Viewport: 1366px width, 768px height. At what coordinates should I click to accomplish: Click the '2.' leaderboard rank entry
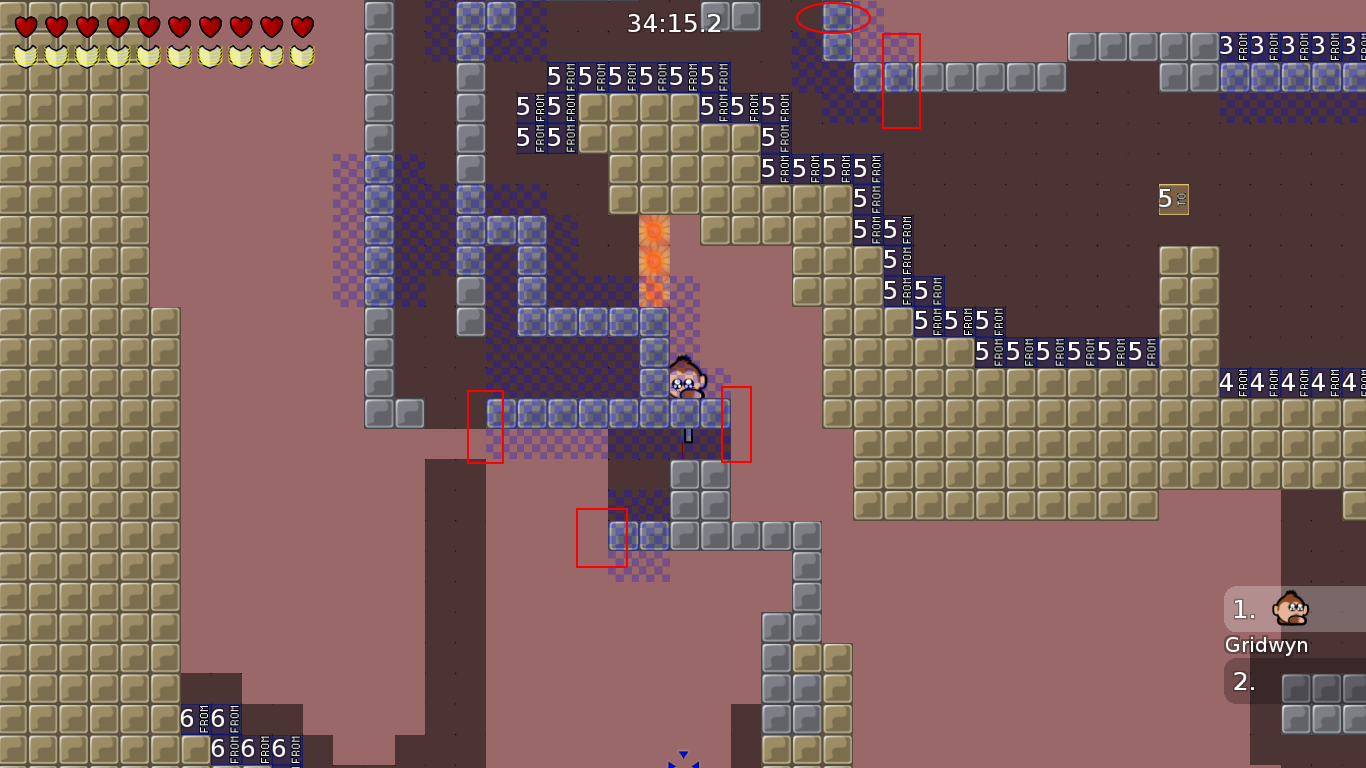[x=1243, y=681]
